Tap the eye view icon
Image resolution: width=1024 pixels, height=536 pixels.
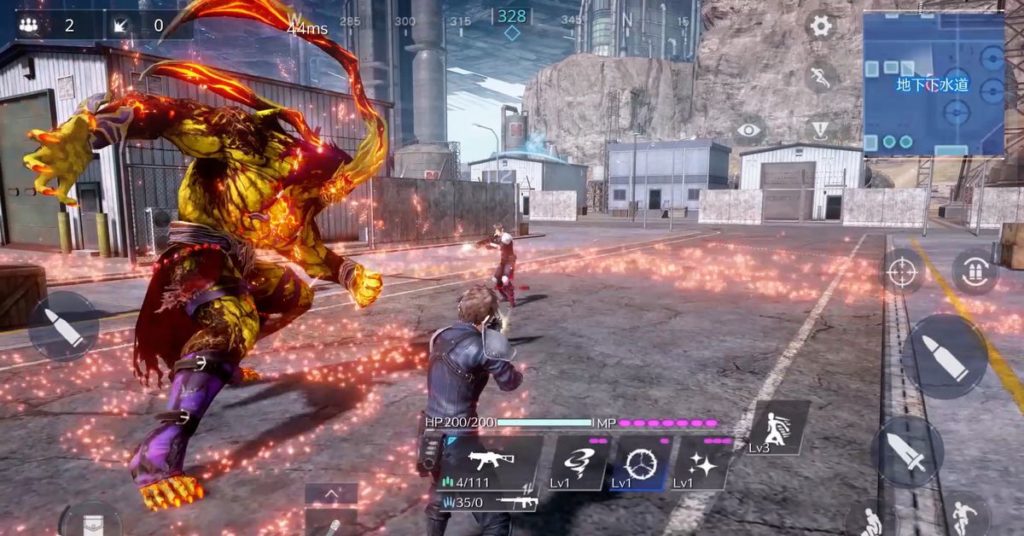click(749, 130)
